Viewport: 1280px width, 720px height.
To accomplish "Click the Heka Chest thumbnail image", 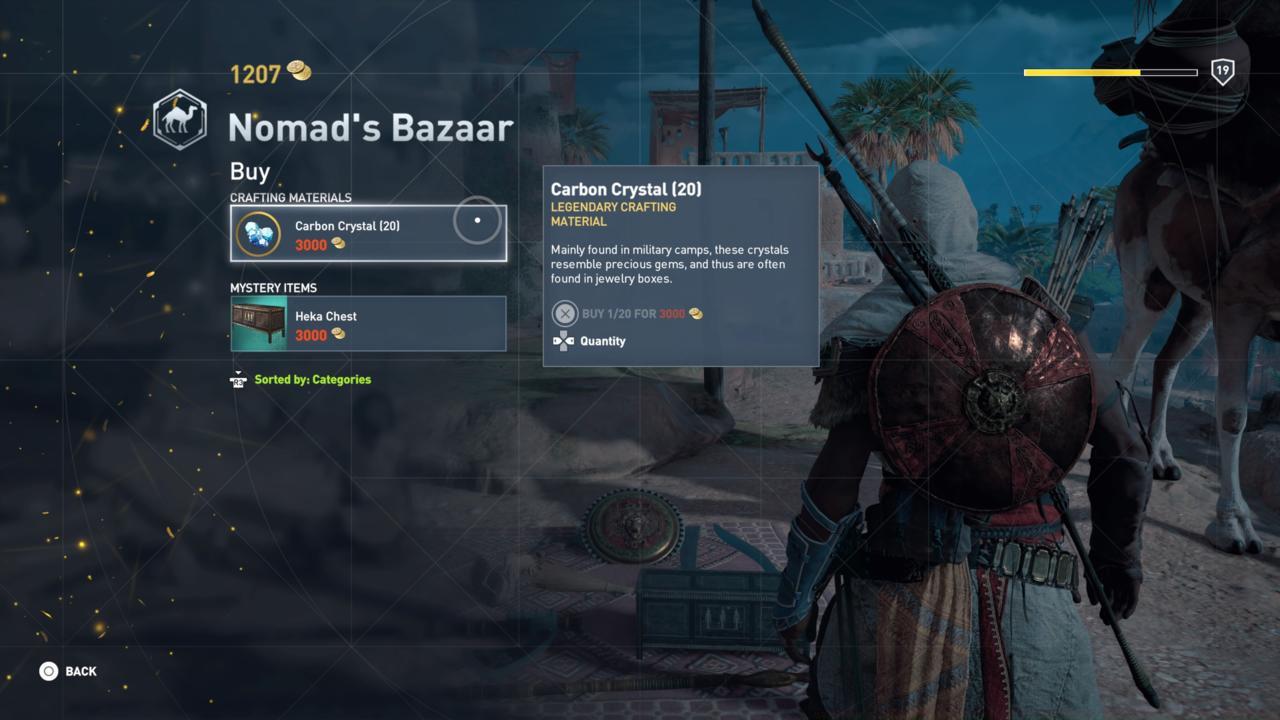I will point(258,324).
